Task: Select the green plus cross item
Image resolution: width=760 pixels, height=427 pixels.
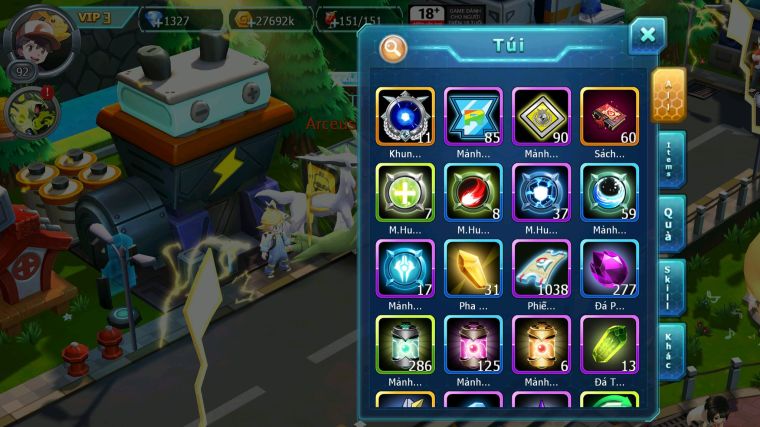Action: [405, 193]
